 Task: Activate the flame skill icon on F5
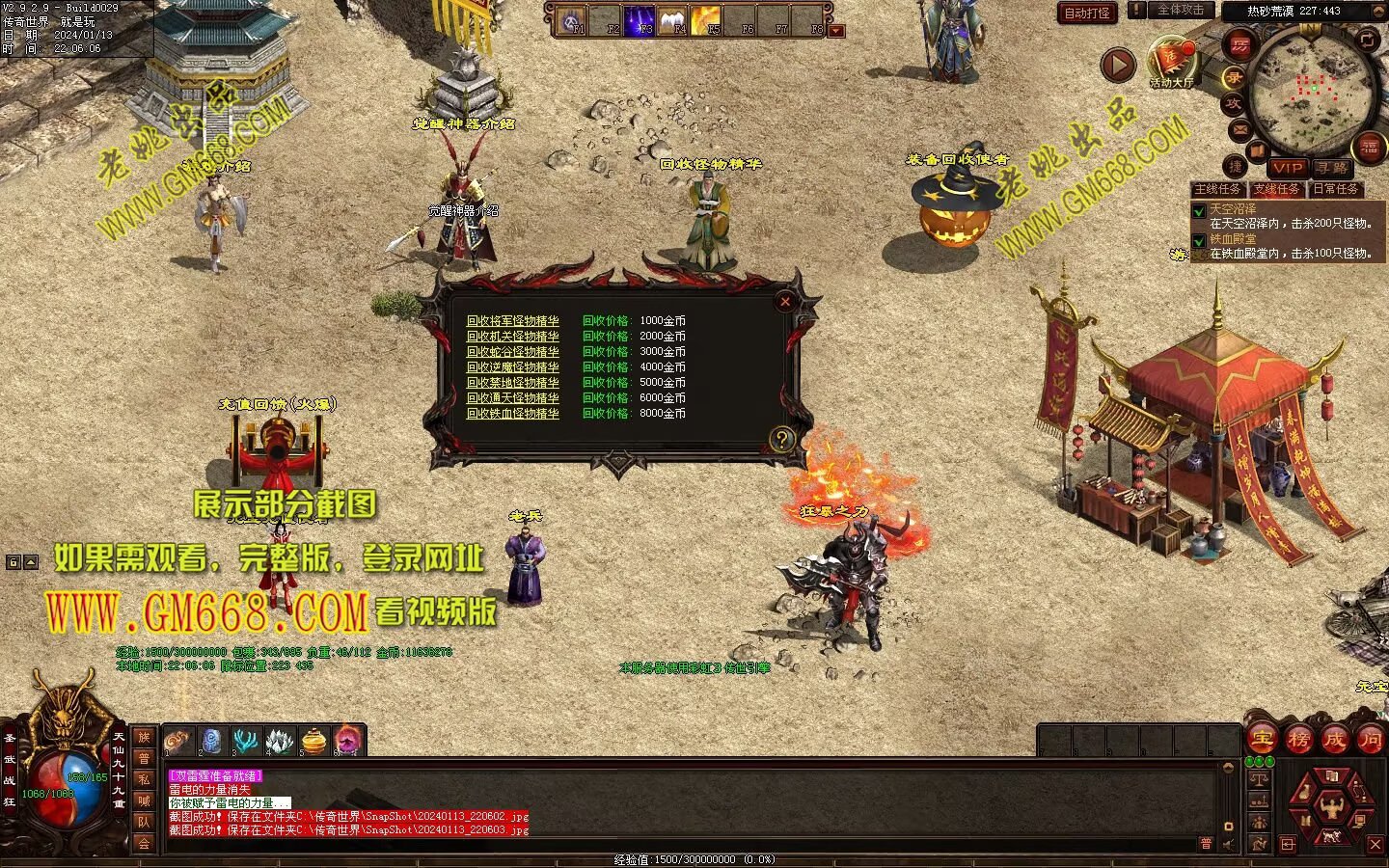coord(705,19)
